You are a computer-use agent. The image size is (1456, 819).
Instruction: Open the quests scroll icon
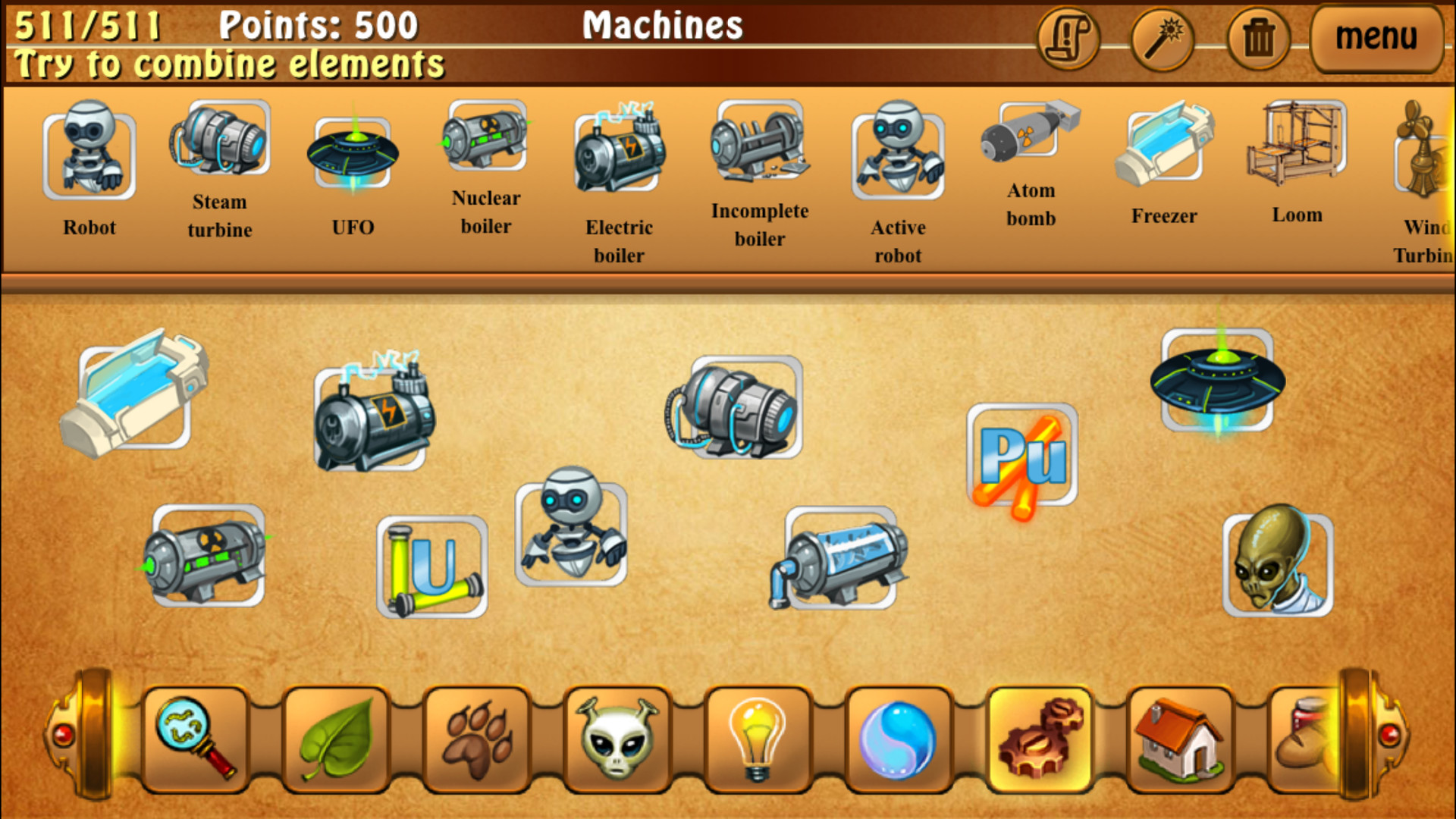point(1068,38)
